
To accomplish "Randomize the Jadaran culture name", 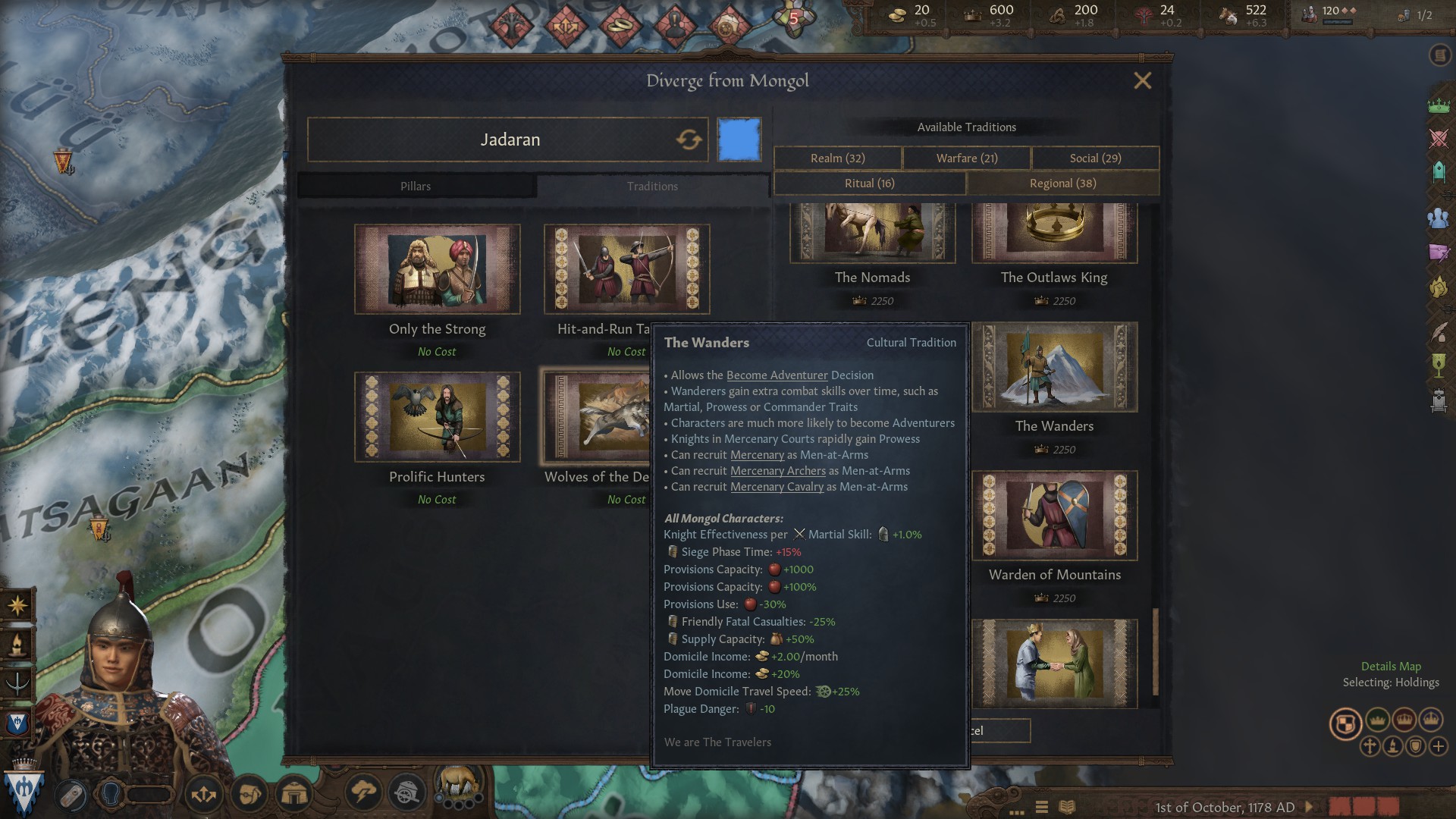I will pyautogui.click(x=689, y=140).
